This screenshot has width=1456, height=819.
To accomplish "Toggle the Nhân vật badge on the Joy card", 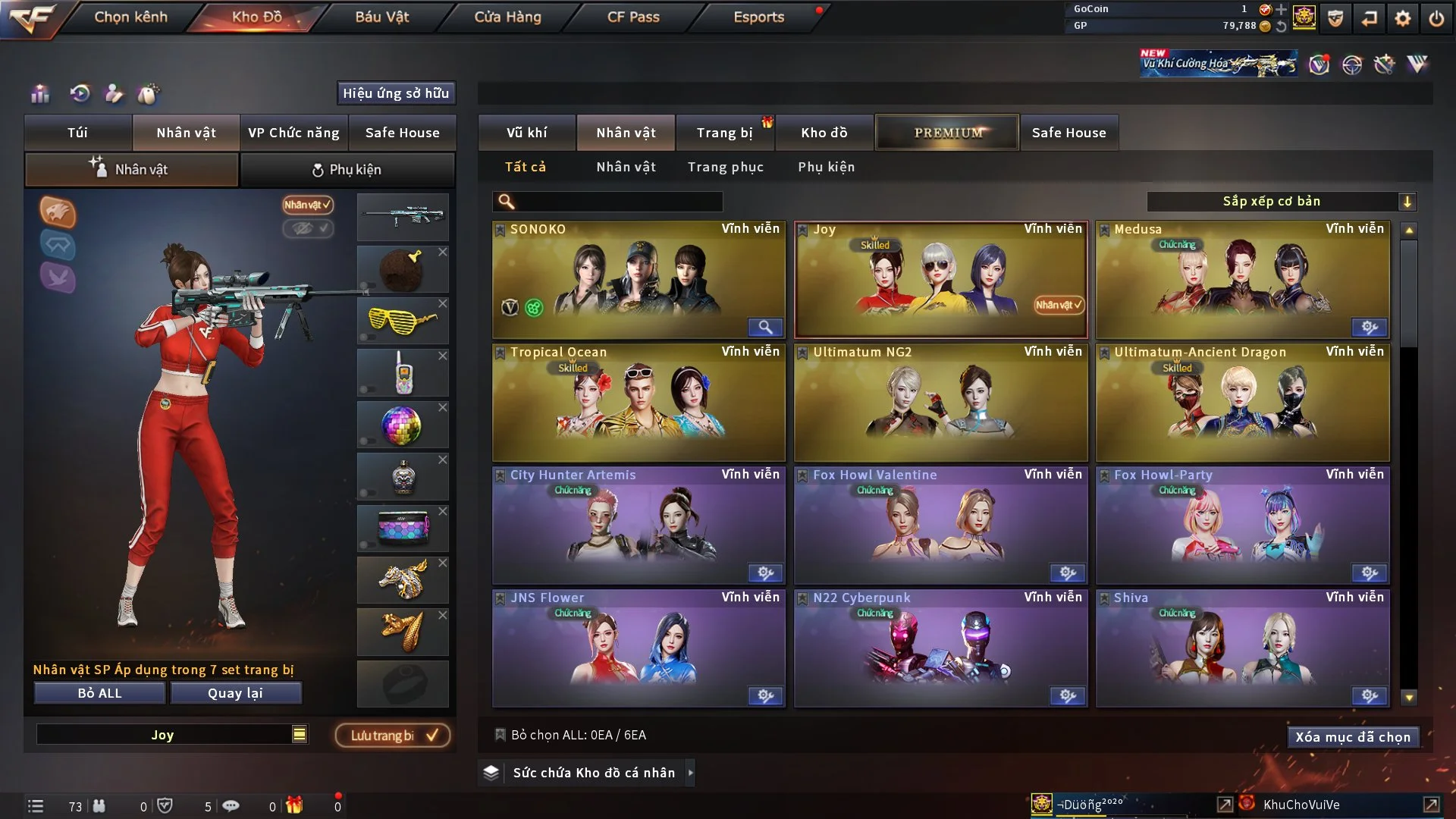I will tap(1057, 305).
